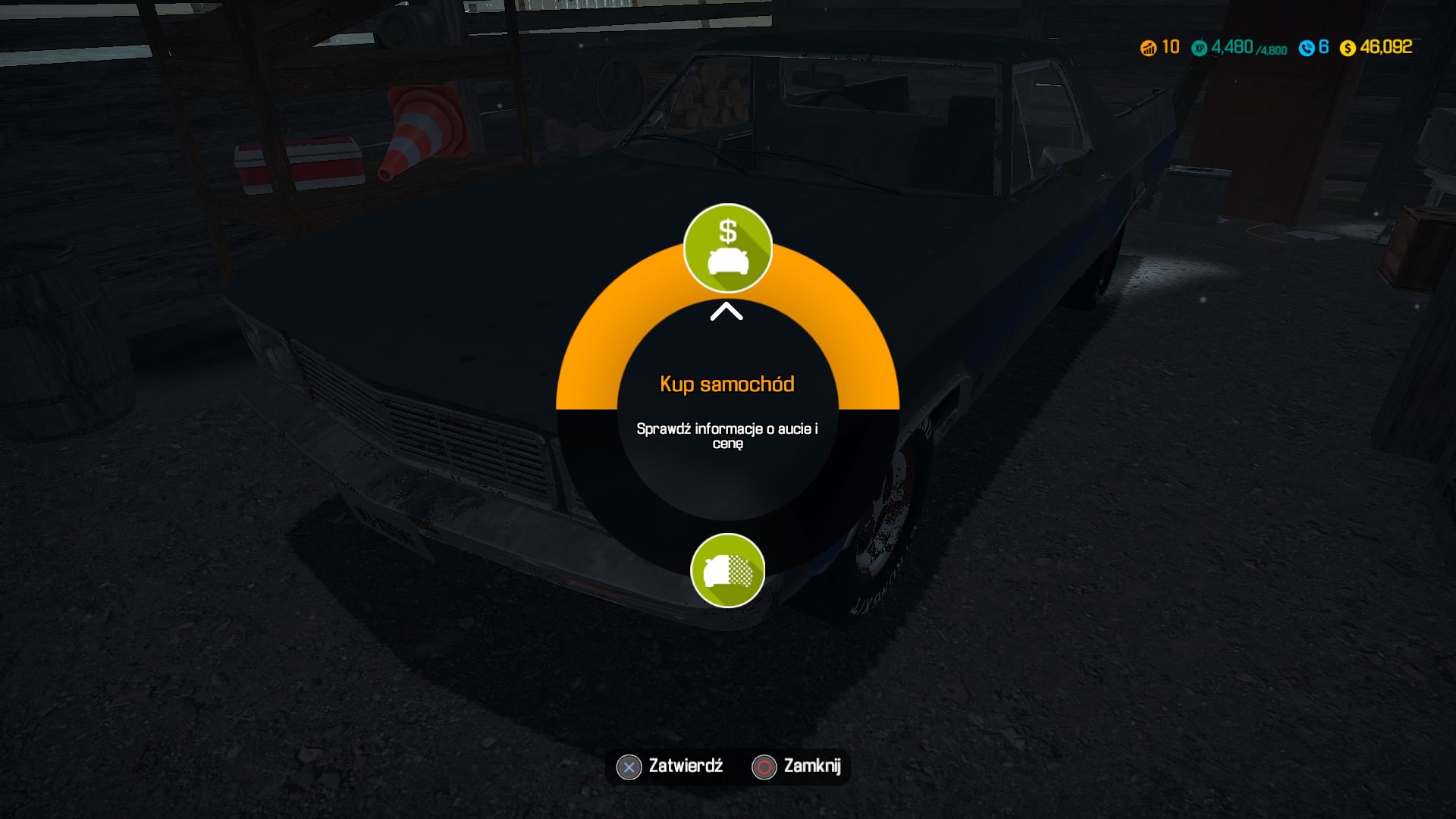The height and width of the screenshot is (819, 1456).
Task: Close the radial menu via Zamknij
Action: (x=797, y=767)
